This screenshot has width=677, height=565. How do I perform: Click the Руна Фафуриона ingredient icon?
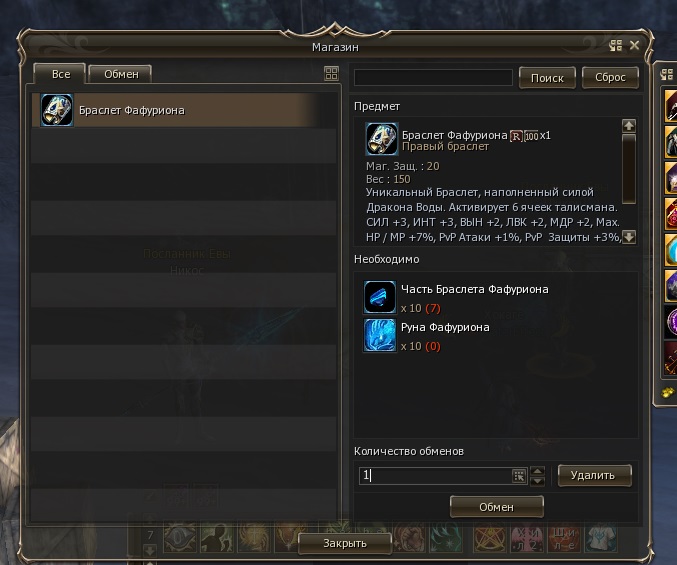380,335
